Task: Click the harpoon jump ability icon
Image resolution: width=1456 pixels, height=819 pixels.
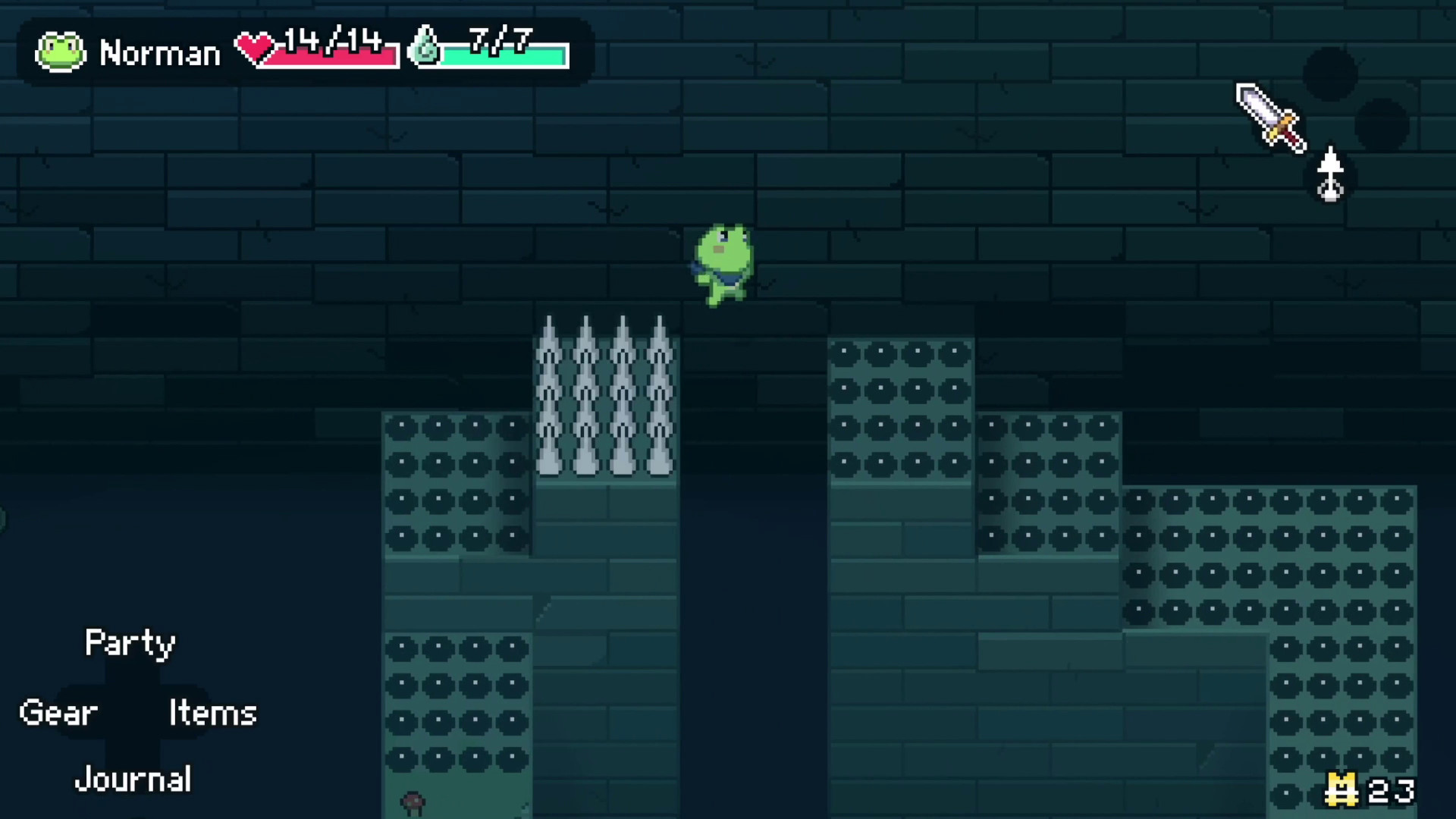Action: (1332, 172)
